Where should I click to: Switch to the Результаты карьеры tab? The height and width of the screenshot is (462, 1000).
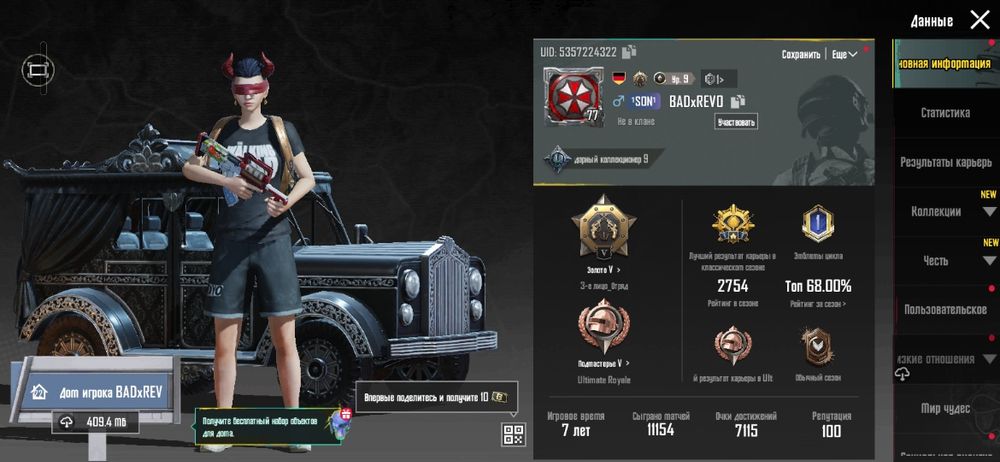(945, 161)
